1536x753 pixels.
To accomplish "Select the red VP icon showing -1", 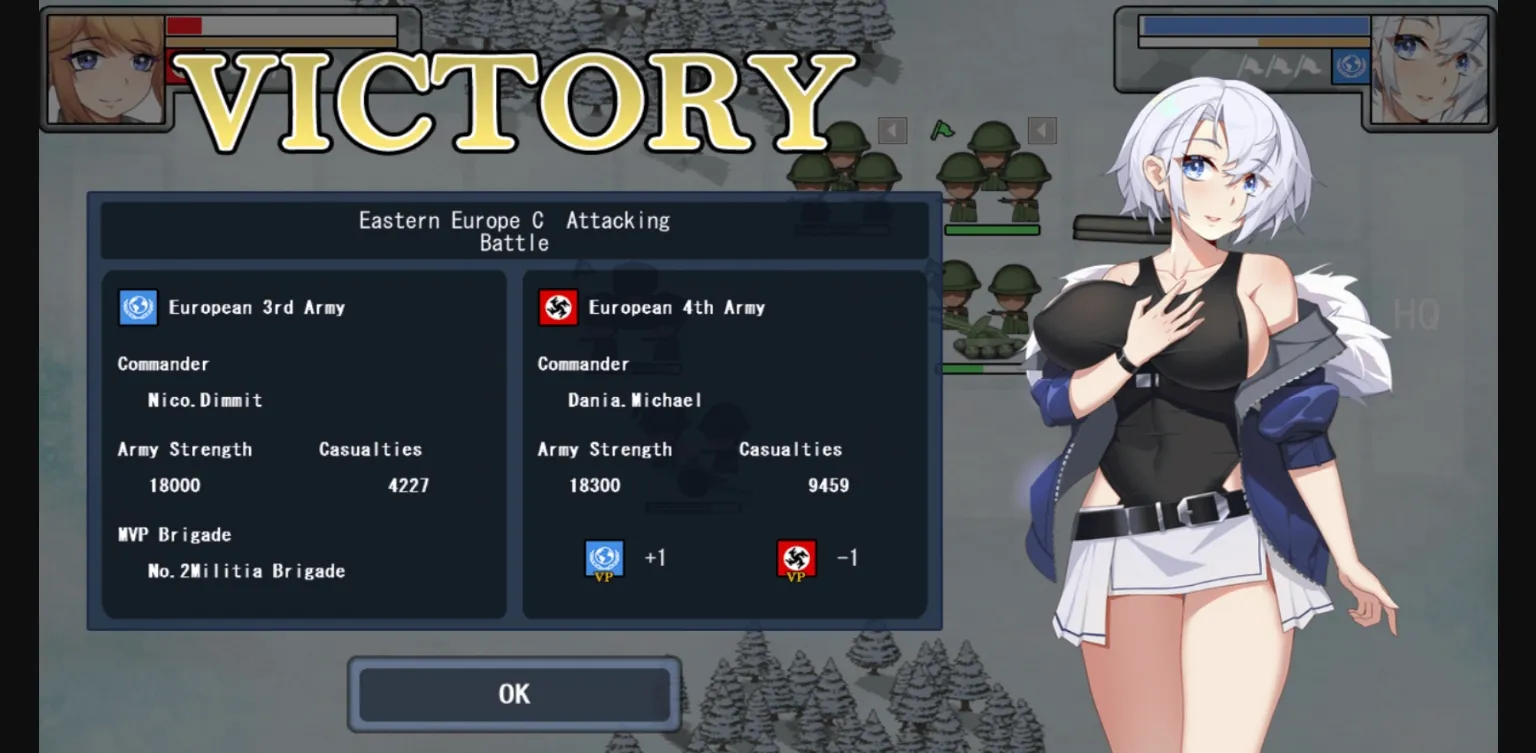I will coord(795,558).
